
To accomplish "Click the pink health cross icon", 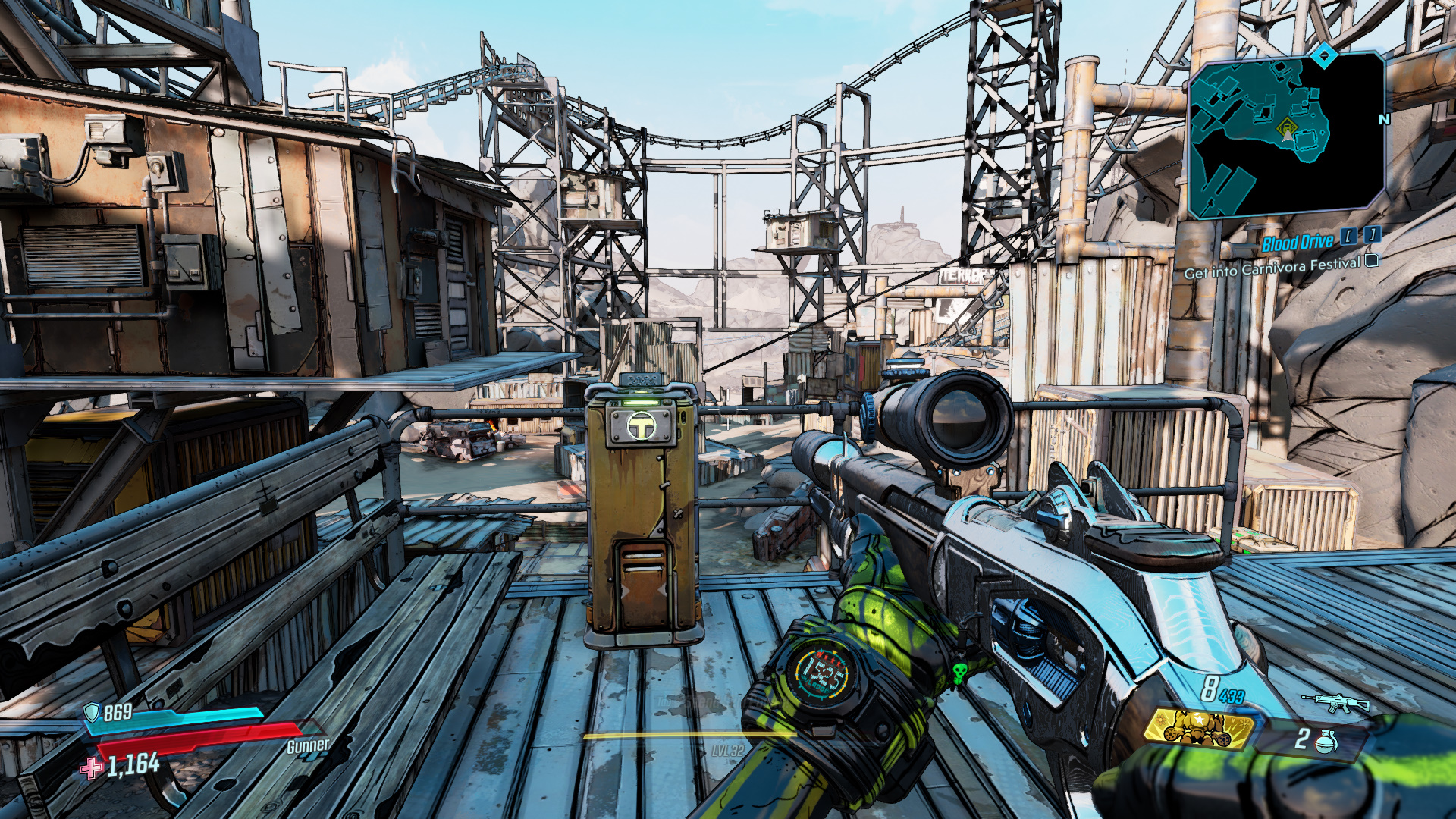I will pyautogui.click(x=92, y=768).
